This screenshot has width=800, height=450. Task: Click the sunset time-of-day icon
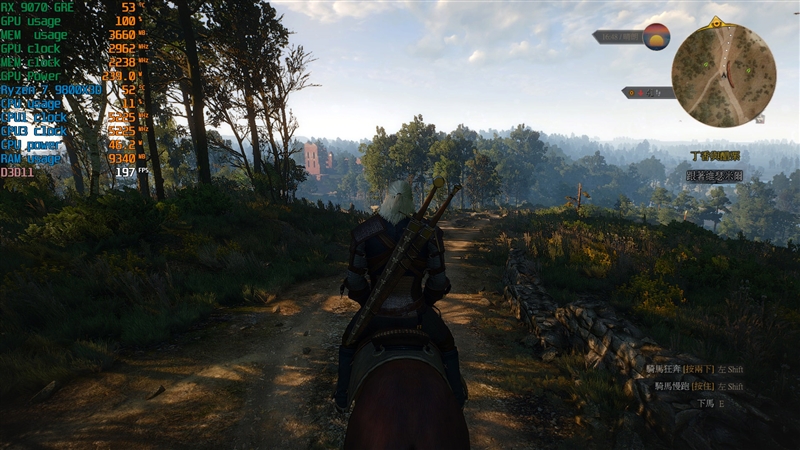tap(656, 36)
